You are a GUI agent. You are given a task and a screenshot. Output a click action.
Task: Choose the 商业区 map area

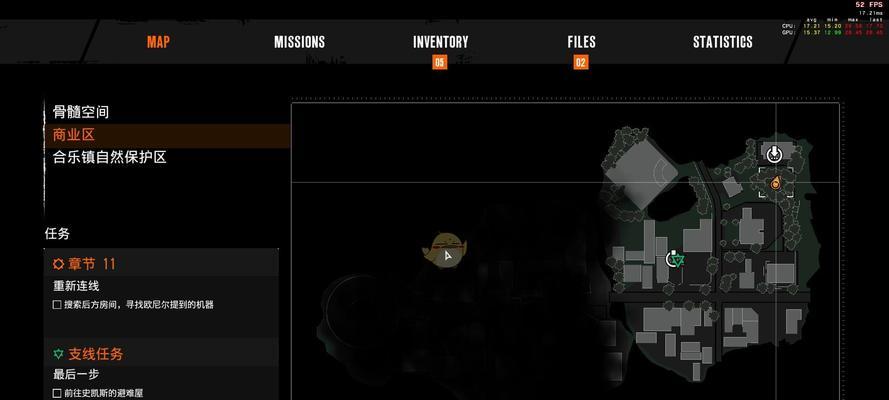(74, 135)
